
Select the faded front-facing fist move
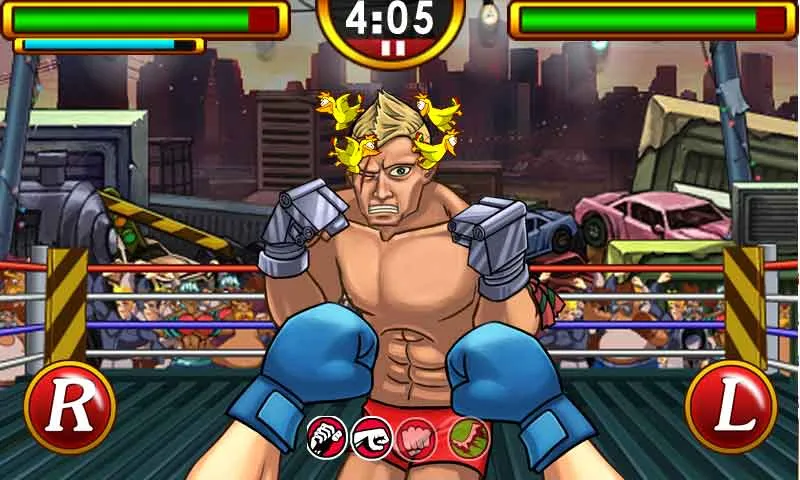pyautogui.click(x=417, y=438)
